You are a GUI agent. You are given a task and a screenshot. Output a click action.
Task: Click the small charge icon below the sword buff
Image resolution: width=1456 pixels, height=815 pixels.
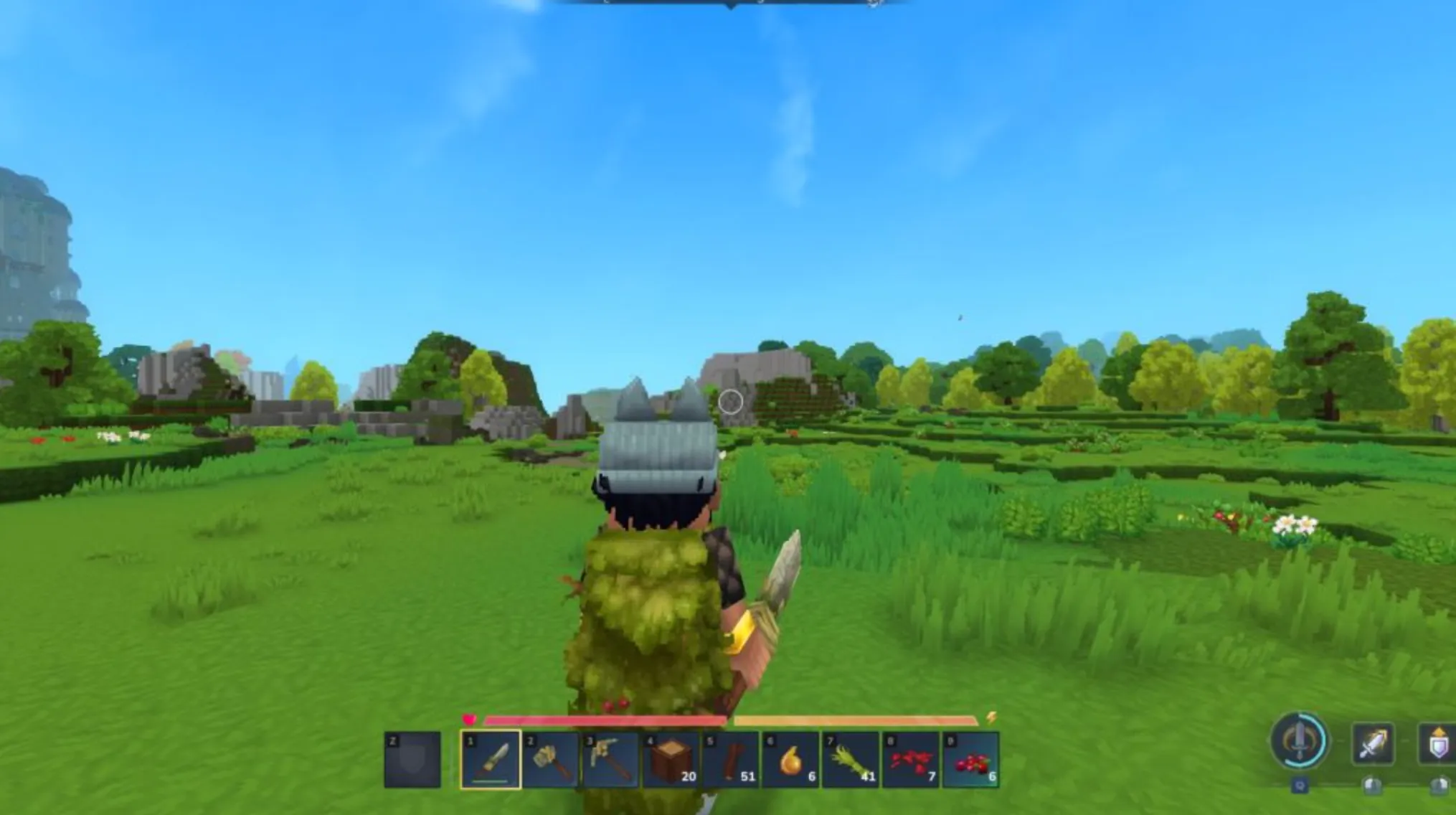[x=1374, y=785]
